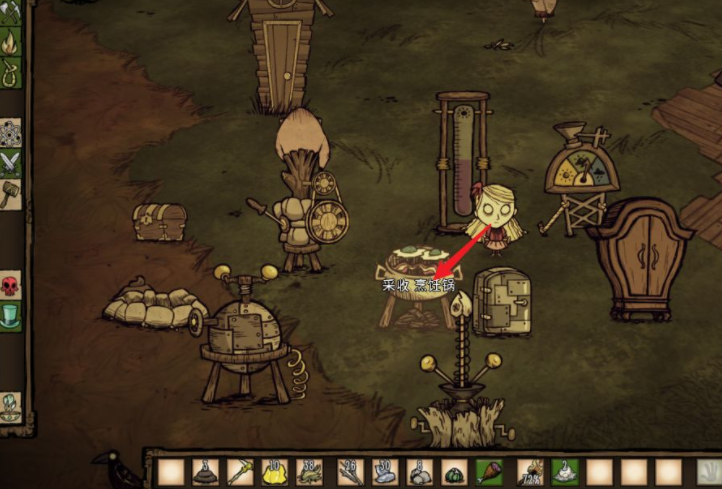Pick the gold nugget stack of 10
This screenshot has height=489, width=722.
click(x=277, y=471)
